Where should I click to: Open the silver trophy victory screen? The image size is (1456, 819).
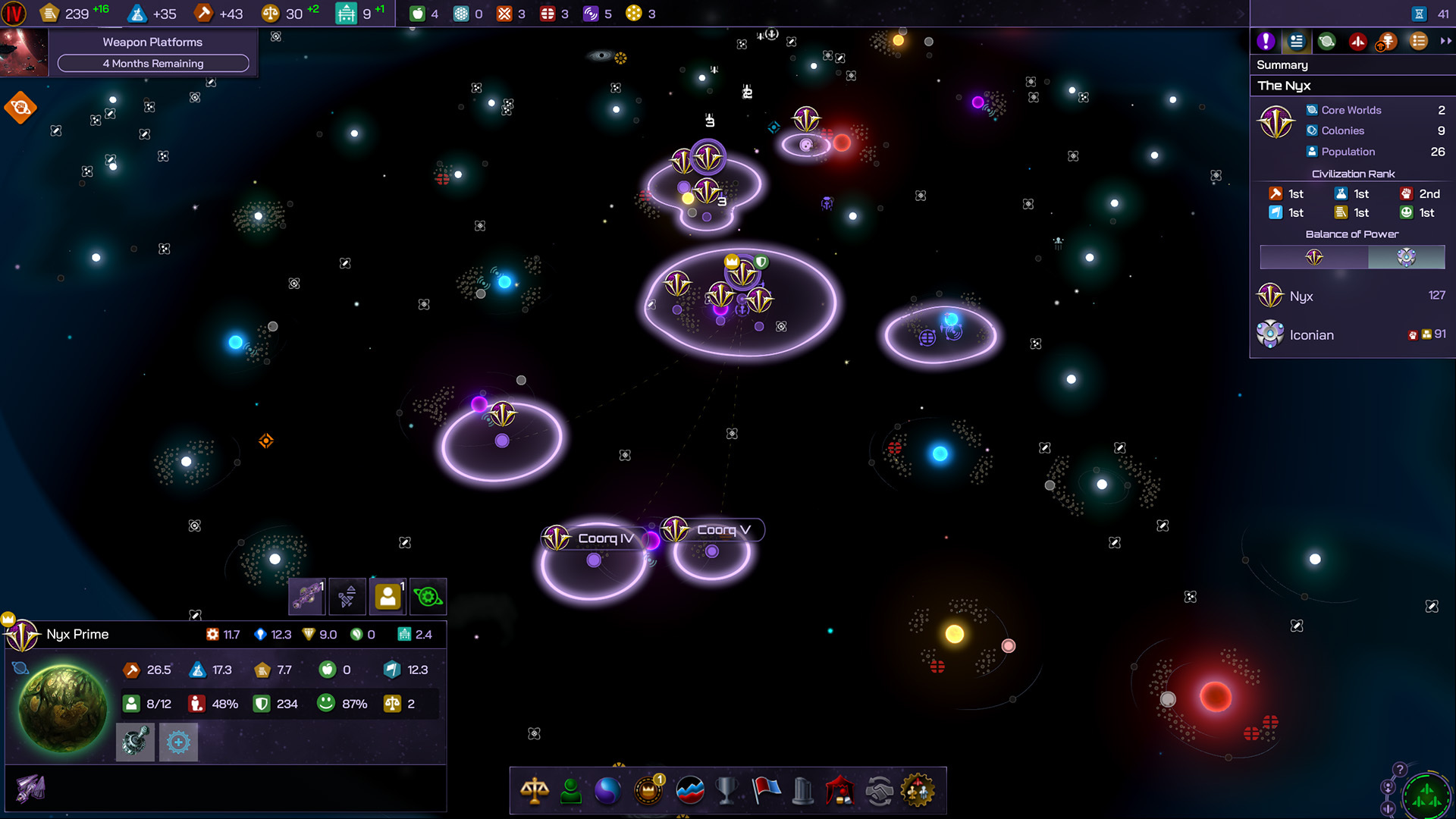click(x=726, y=791)
